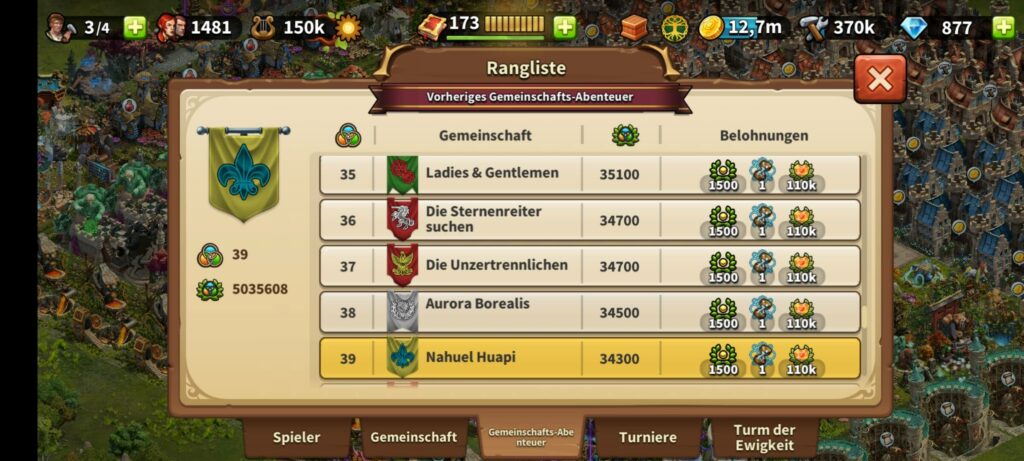Screen dimensions: 1024x461
Task: Open the orange goods crate icon
Action: click(634, 27)
